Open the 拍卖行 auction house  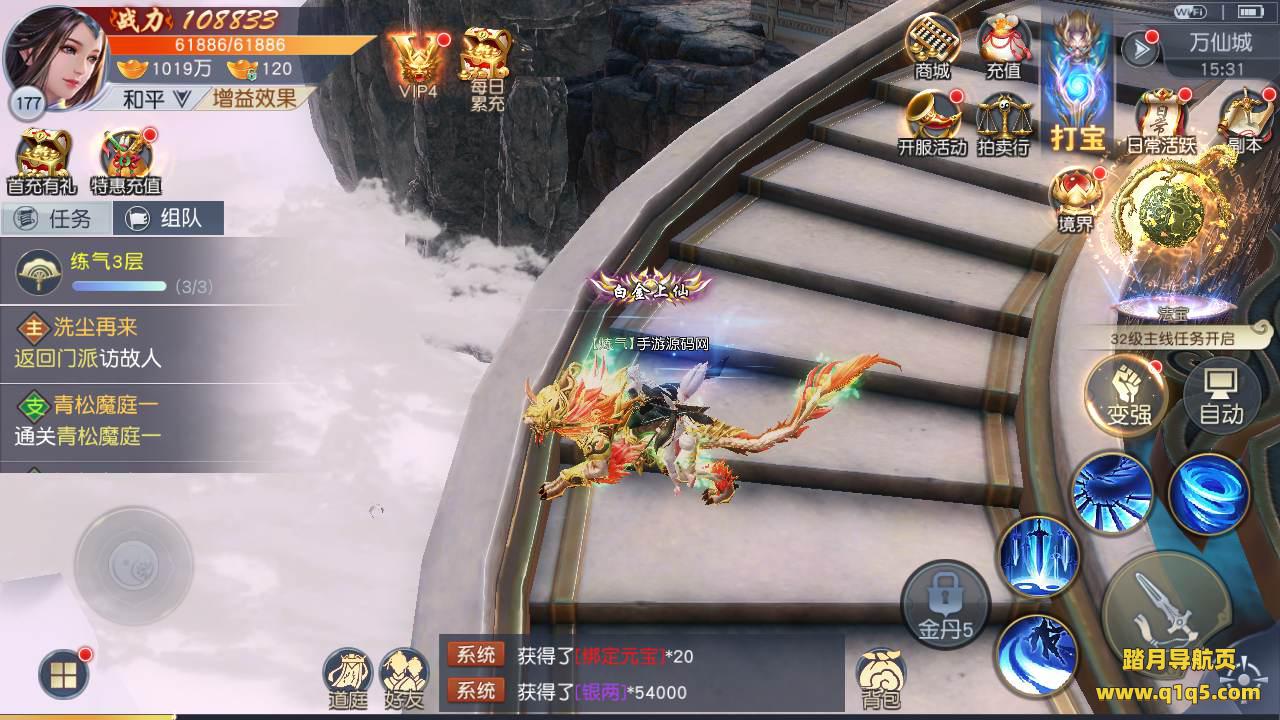(x=1003, y=123)
